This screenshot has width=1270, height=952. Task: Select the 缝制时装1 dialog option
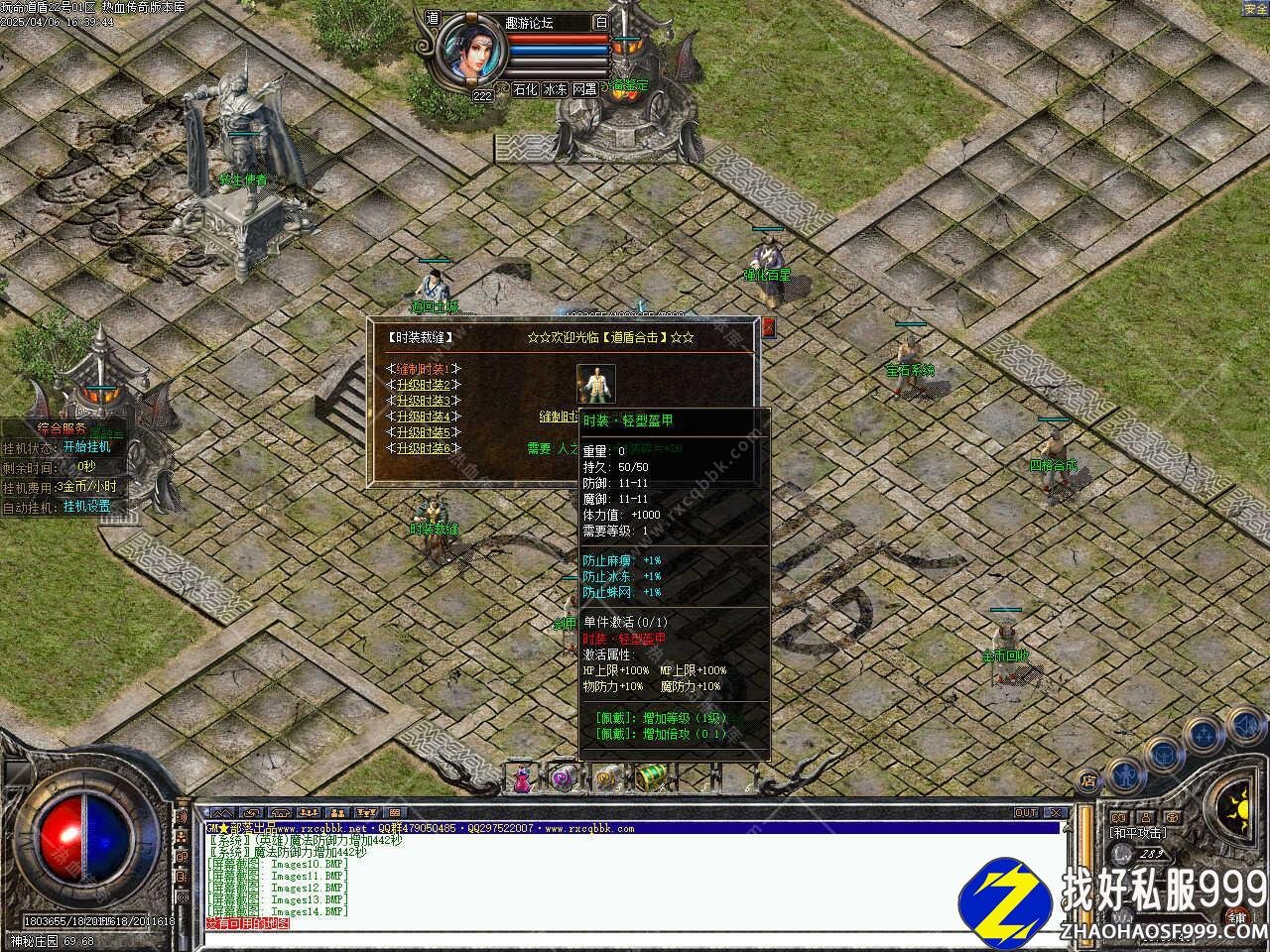[x=424, y=368]
